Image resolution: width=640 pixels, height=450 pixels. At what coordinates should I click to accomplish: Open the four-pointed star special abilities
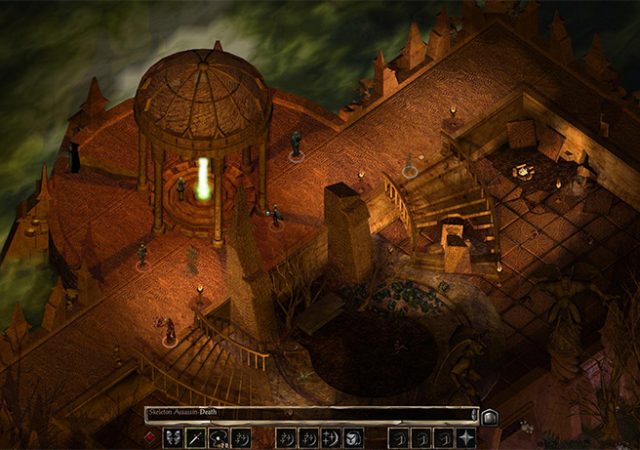(466, 438)
